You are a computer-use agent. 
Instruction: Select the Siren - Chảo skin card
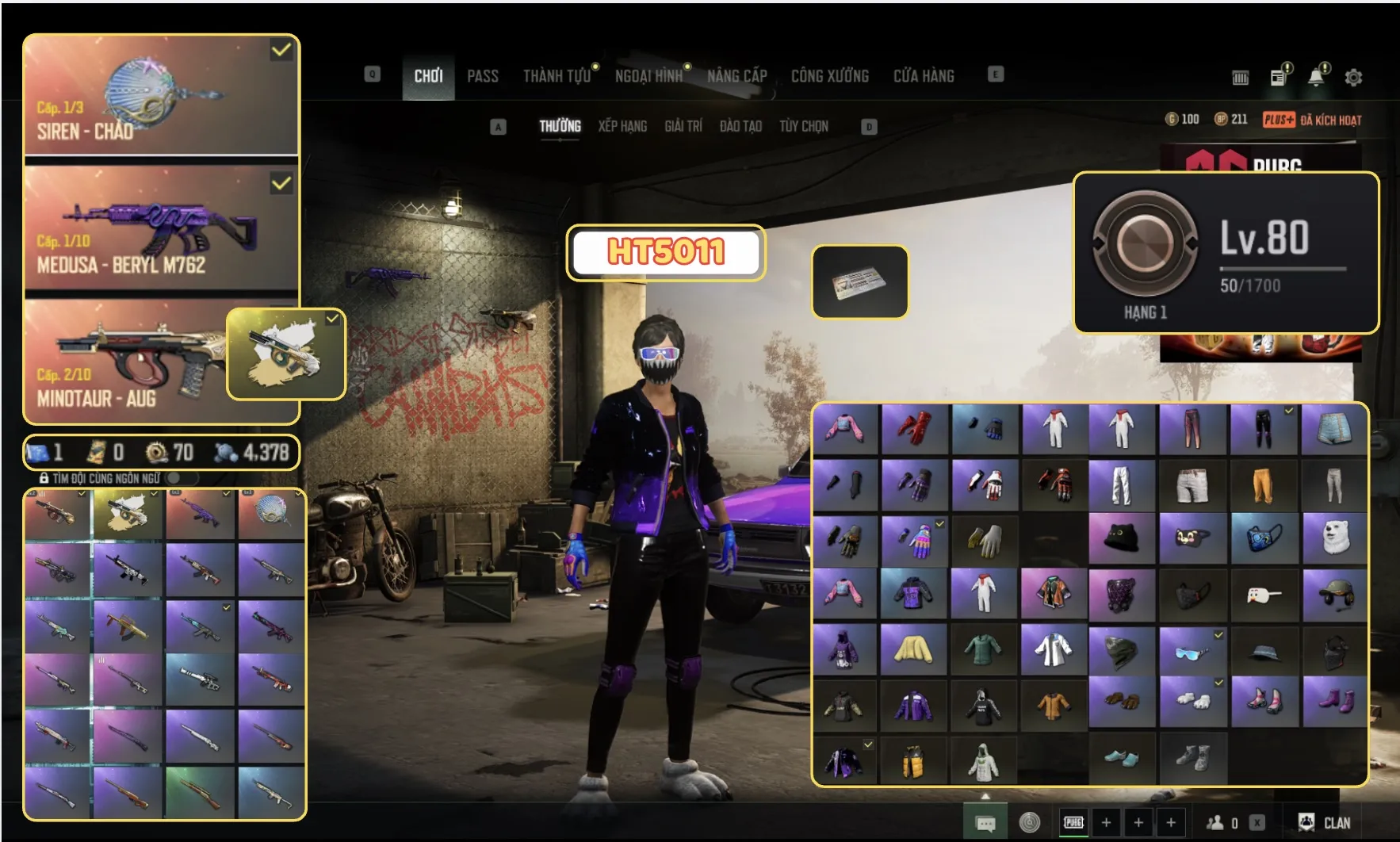[x=161, y=95]
